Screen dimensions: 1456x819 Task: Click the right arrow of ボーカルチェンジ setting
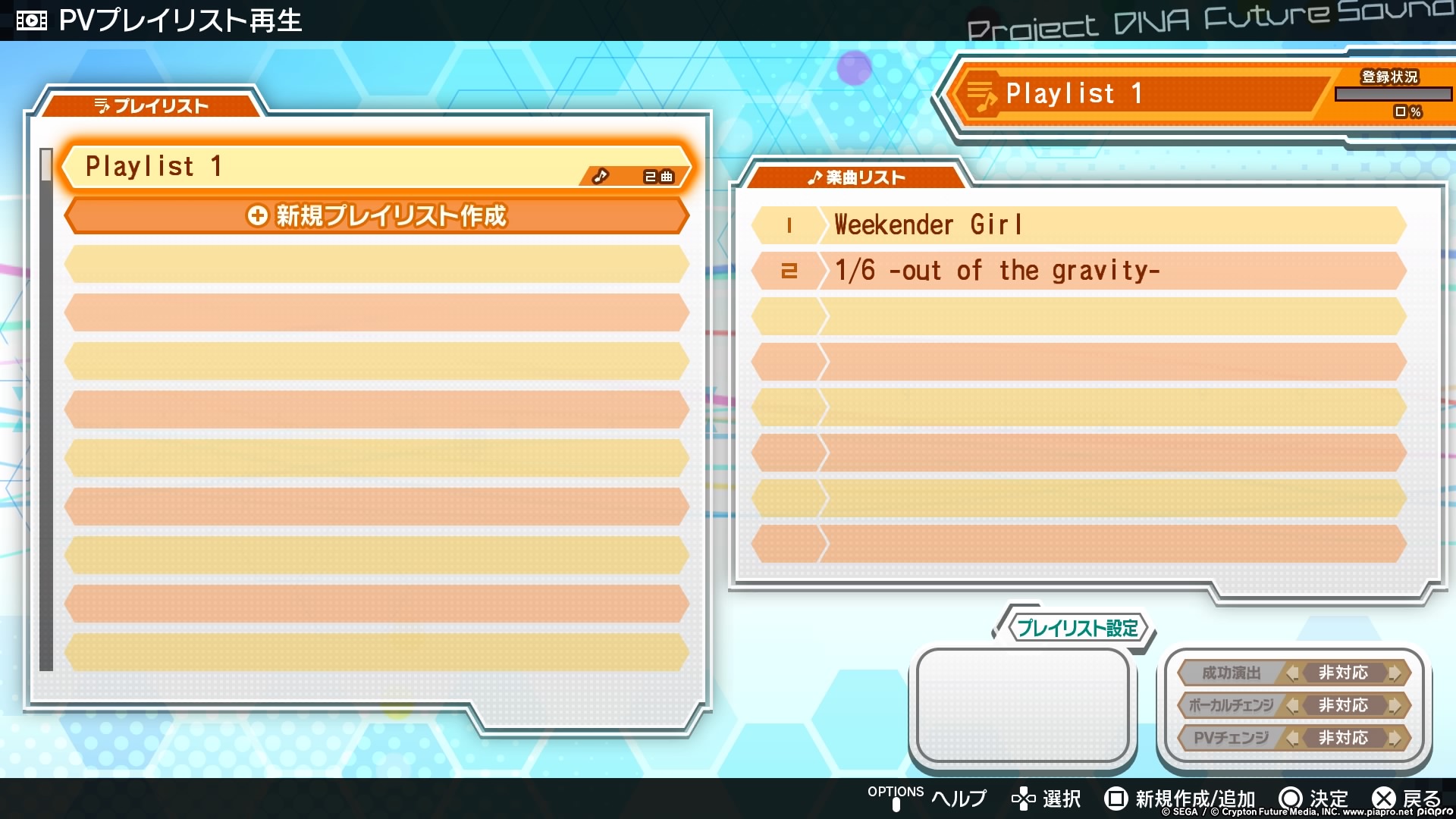tap(1394, 705)
